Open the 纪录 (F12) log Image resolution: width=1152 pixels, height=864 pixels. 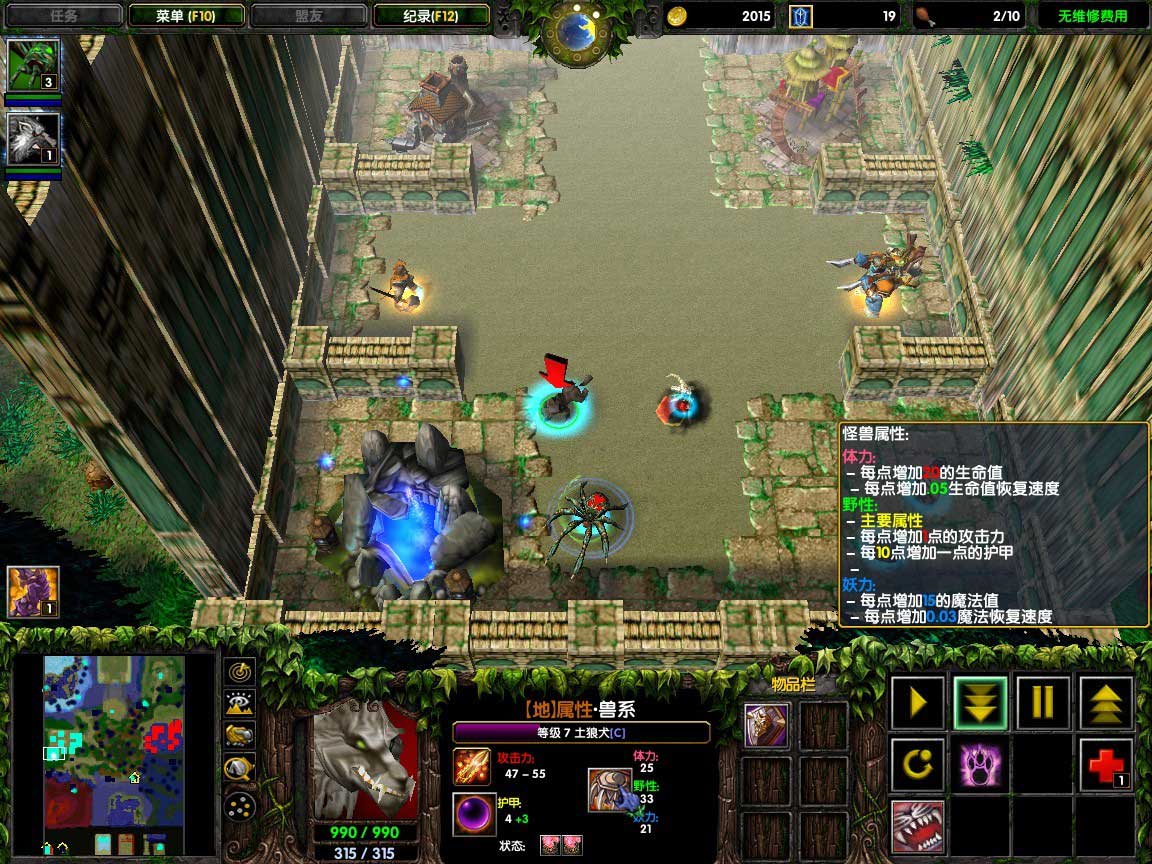click(431, 16)
